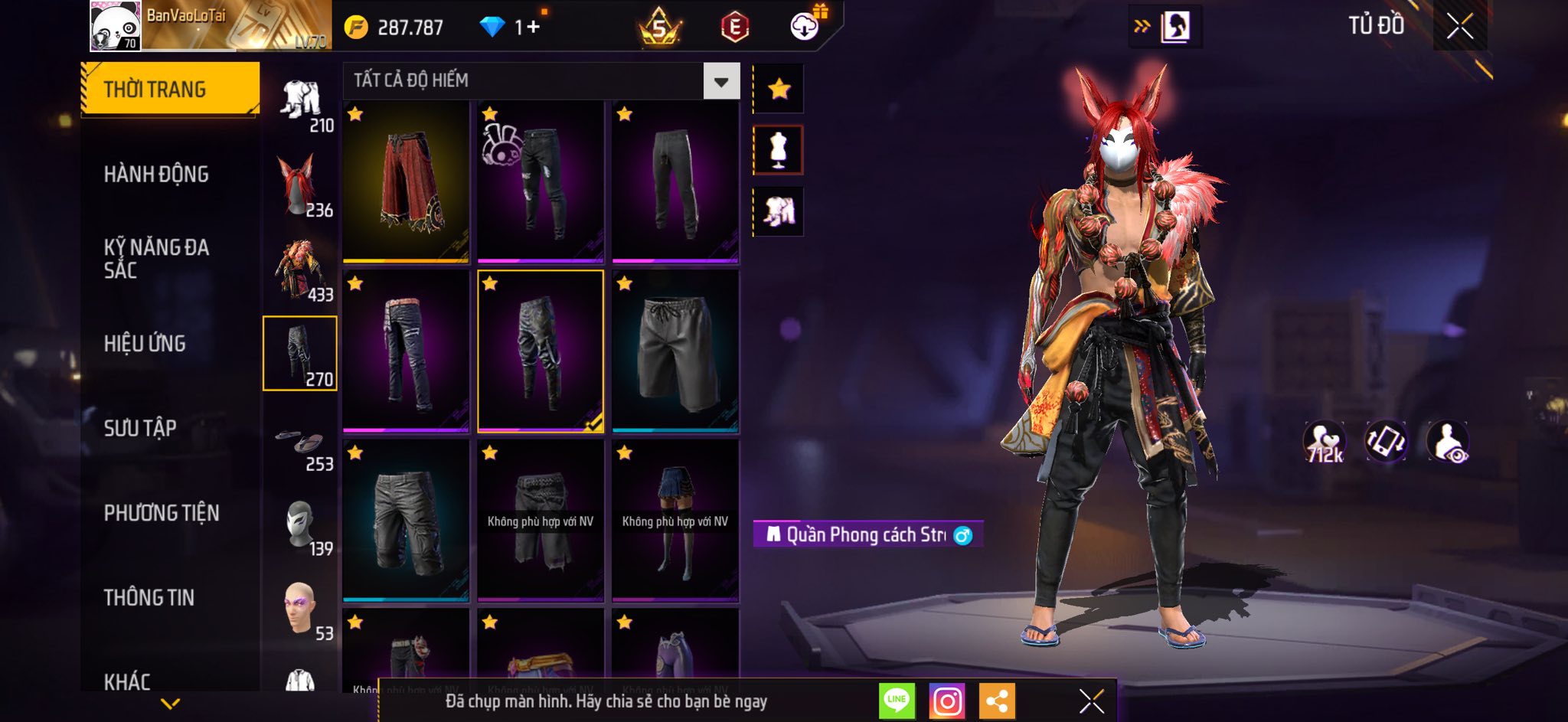Dismiss the screenshot share notification bar
1568x722 pixels.
point(1091,701)
